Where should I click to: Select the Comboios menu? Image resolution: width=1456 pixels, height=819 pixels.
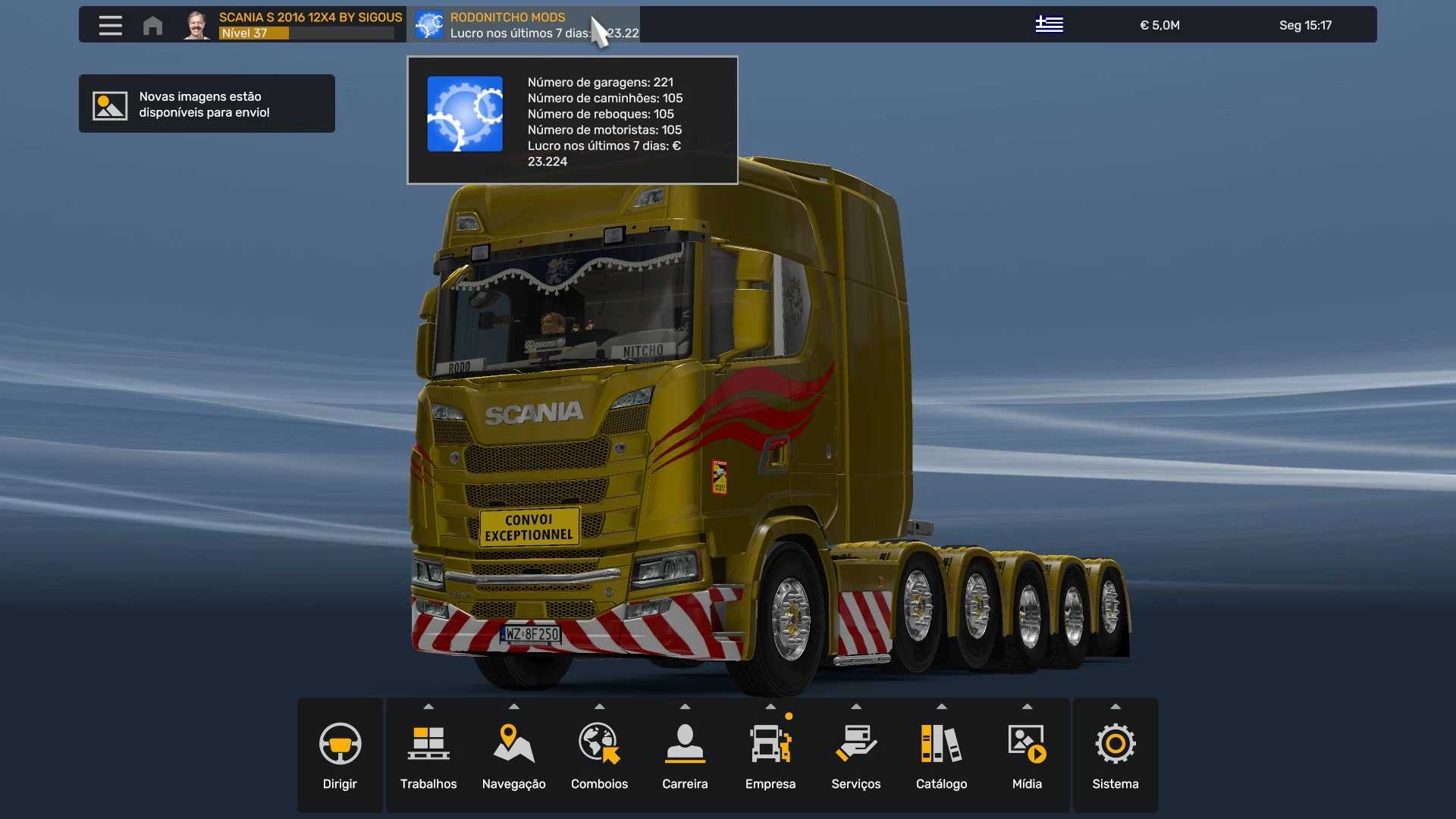tap(599, 755)
